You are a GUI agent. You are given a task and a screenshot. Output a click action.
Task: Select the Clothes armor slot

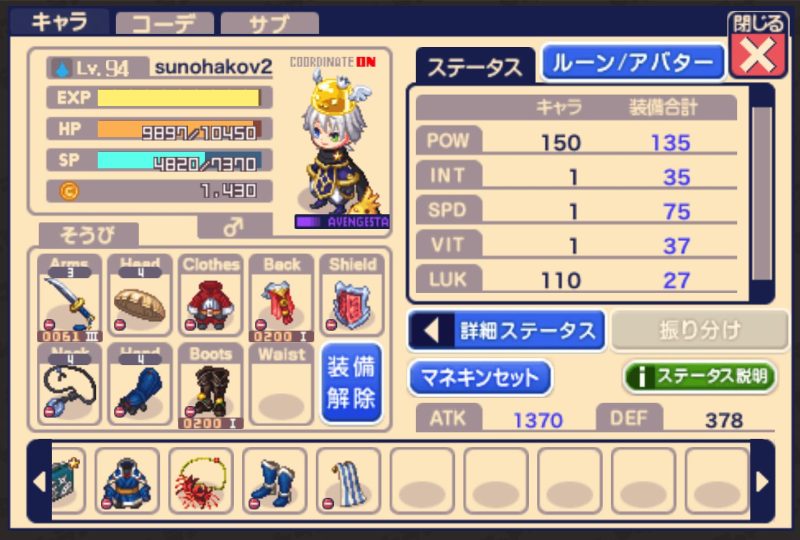[x=210, y=297]
